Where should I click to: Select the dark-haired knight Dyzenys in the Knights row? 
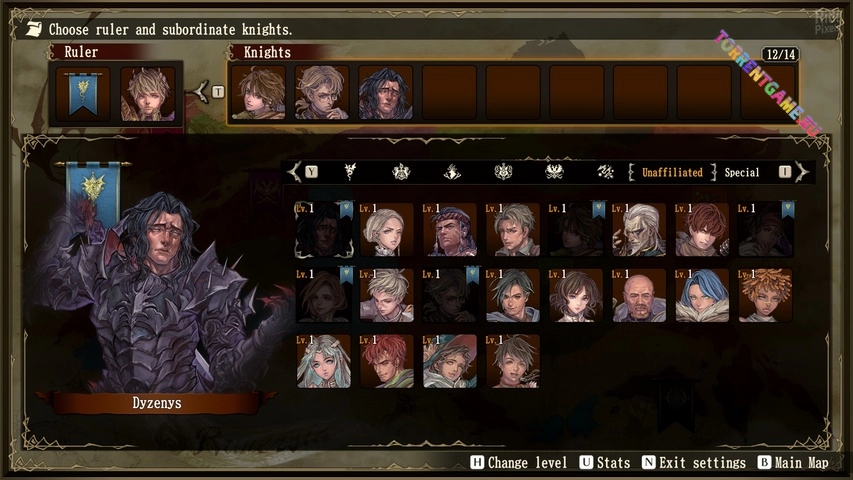click(386, 93)
